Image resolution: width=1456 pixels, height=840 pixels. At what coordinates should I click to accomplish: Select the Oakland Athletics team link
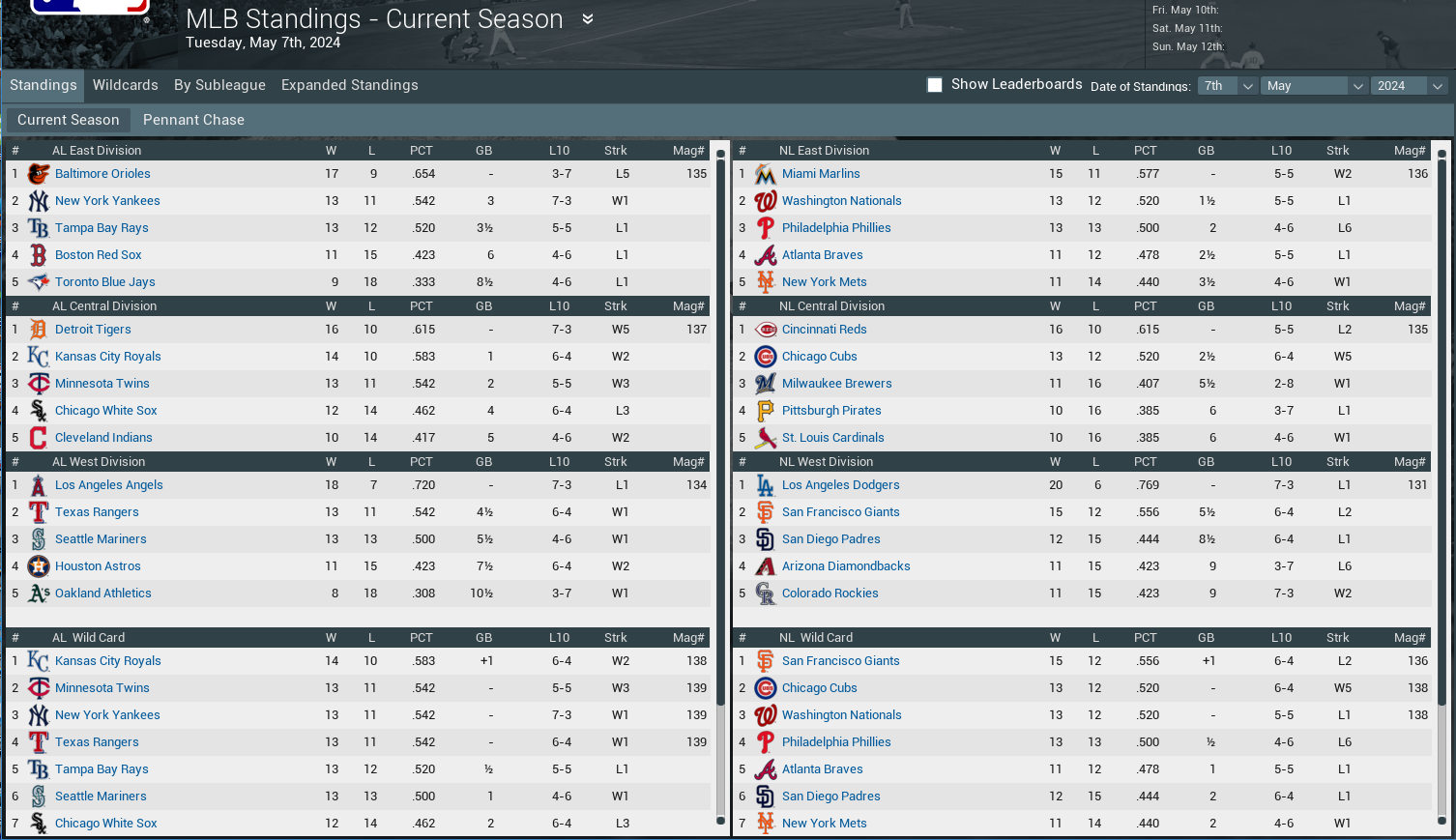[102, 594]
